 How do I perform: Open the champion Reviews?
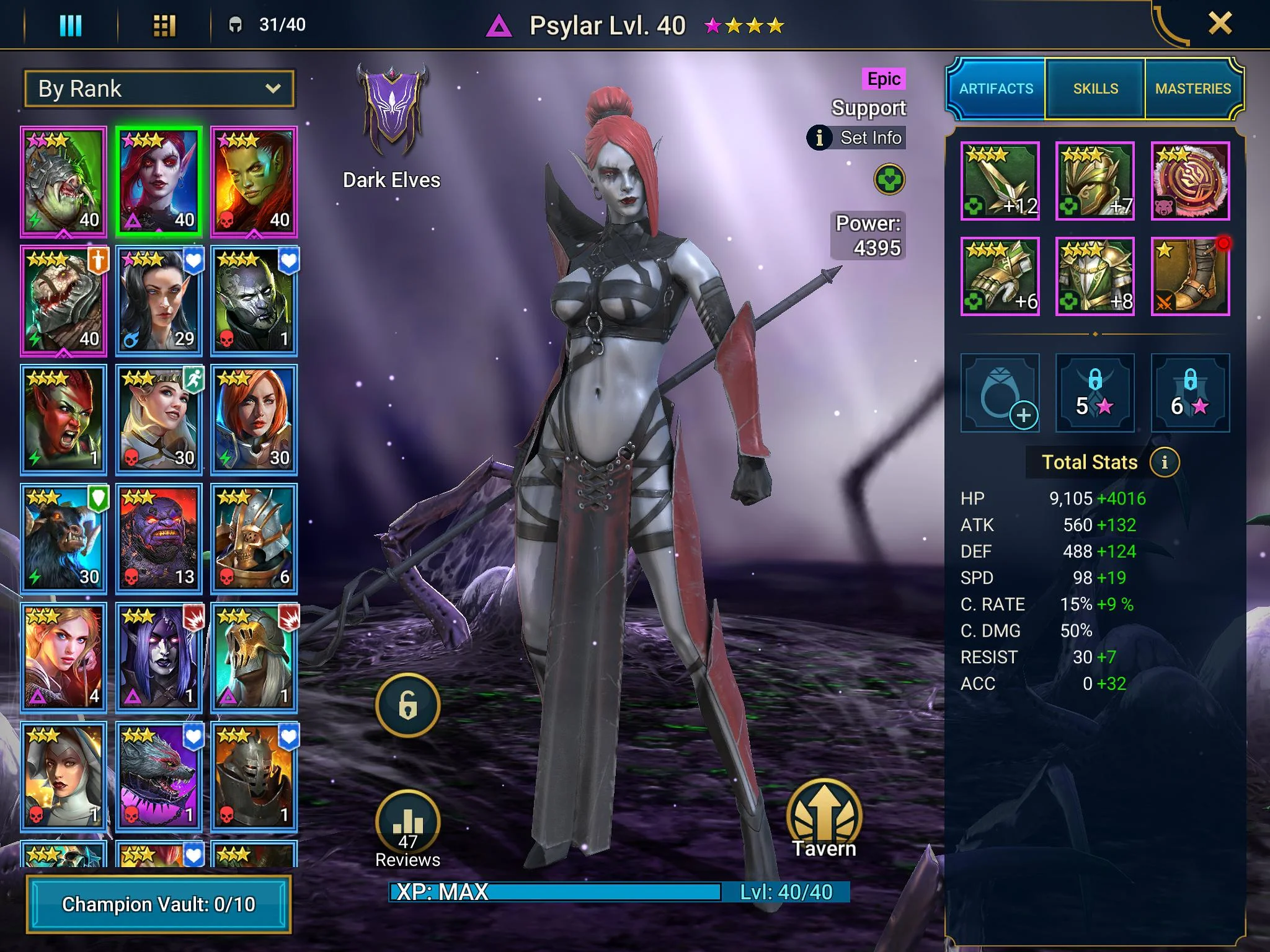(407, 828)
